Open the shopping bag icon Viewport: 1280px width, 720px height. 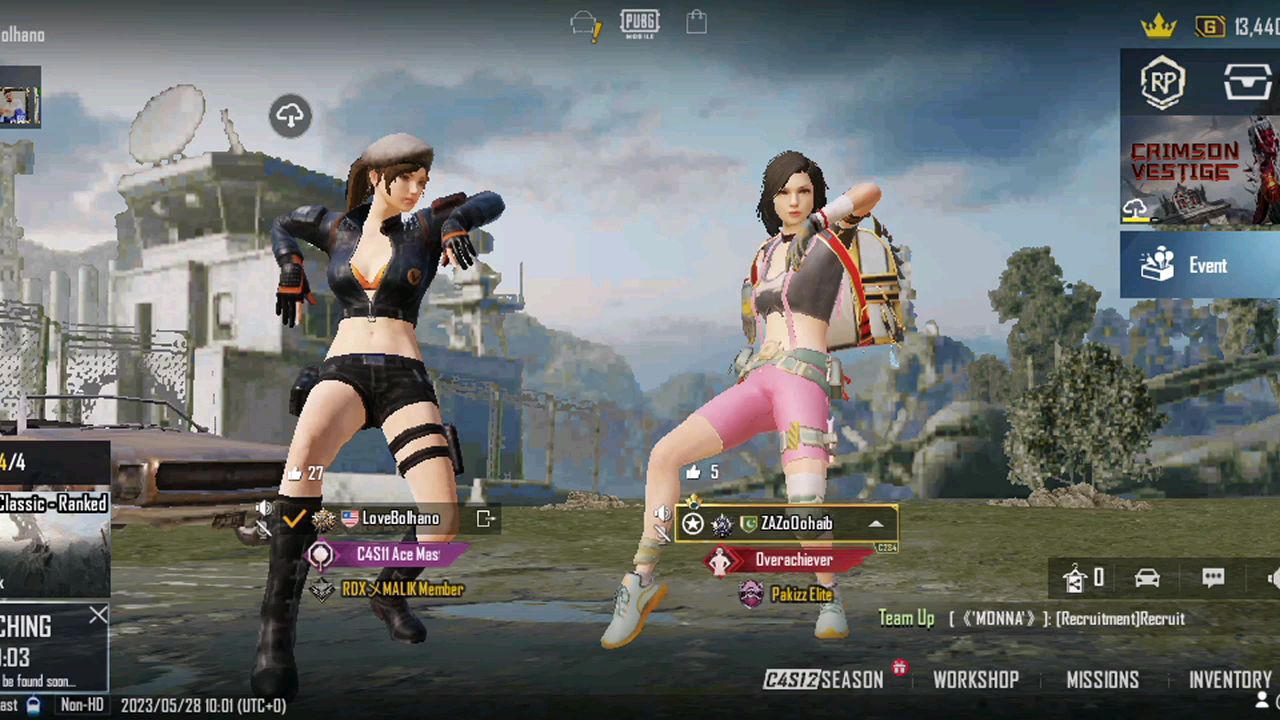[x=696, y=22]
